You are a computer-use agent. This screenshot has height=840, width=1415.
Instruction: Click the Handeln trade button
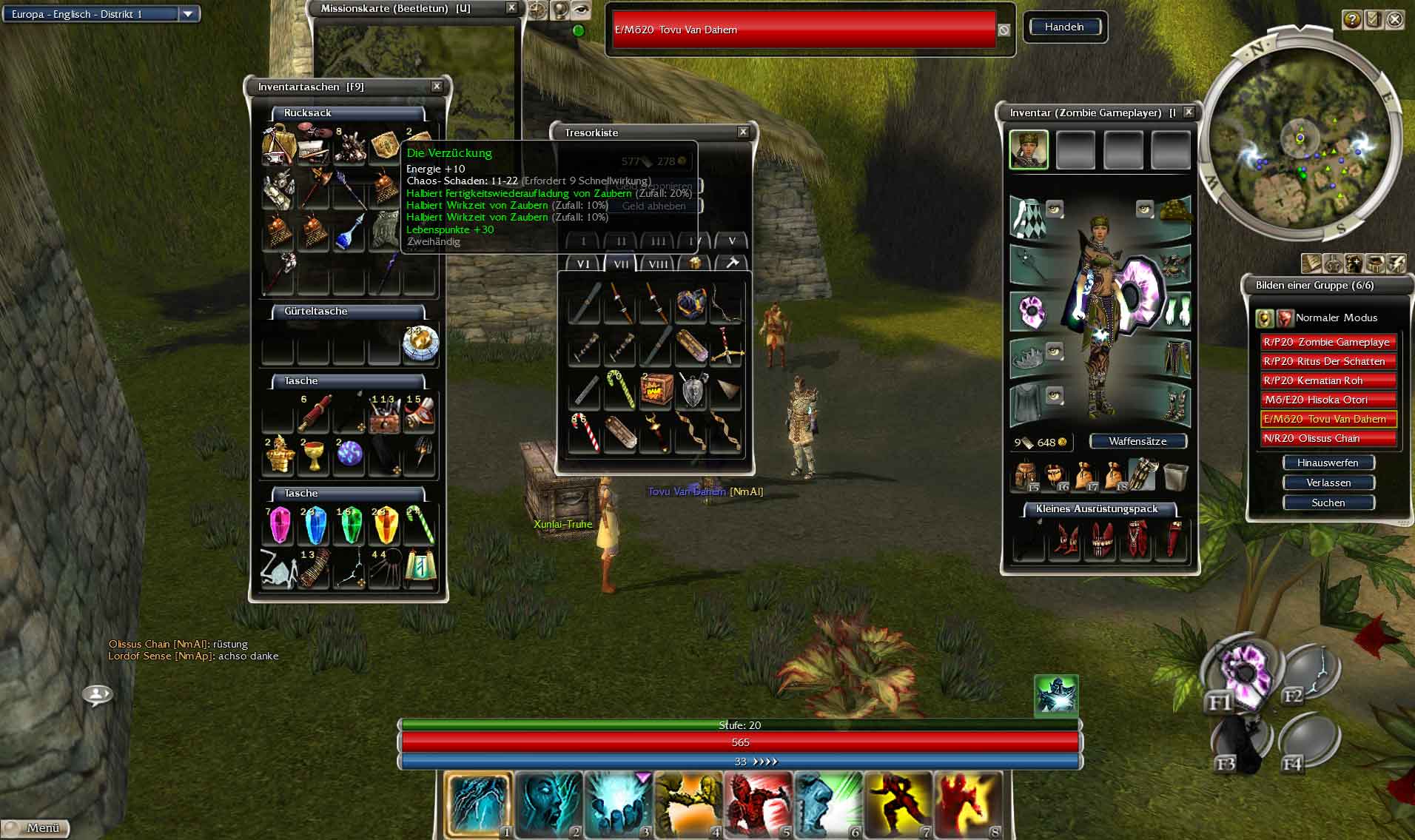tap(1064, 27)
